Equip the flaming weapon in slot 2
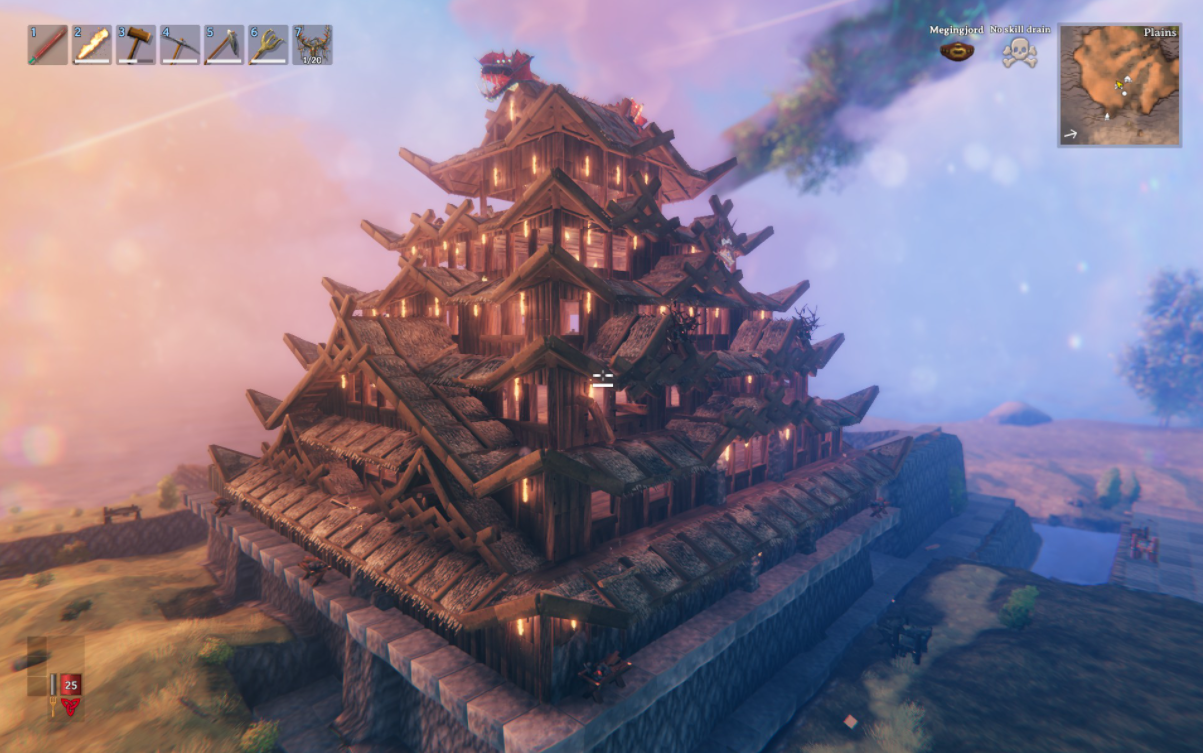This screenshot has width=1203, height=753. click(x=92, y=45)
